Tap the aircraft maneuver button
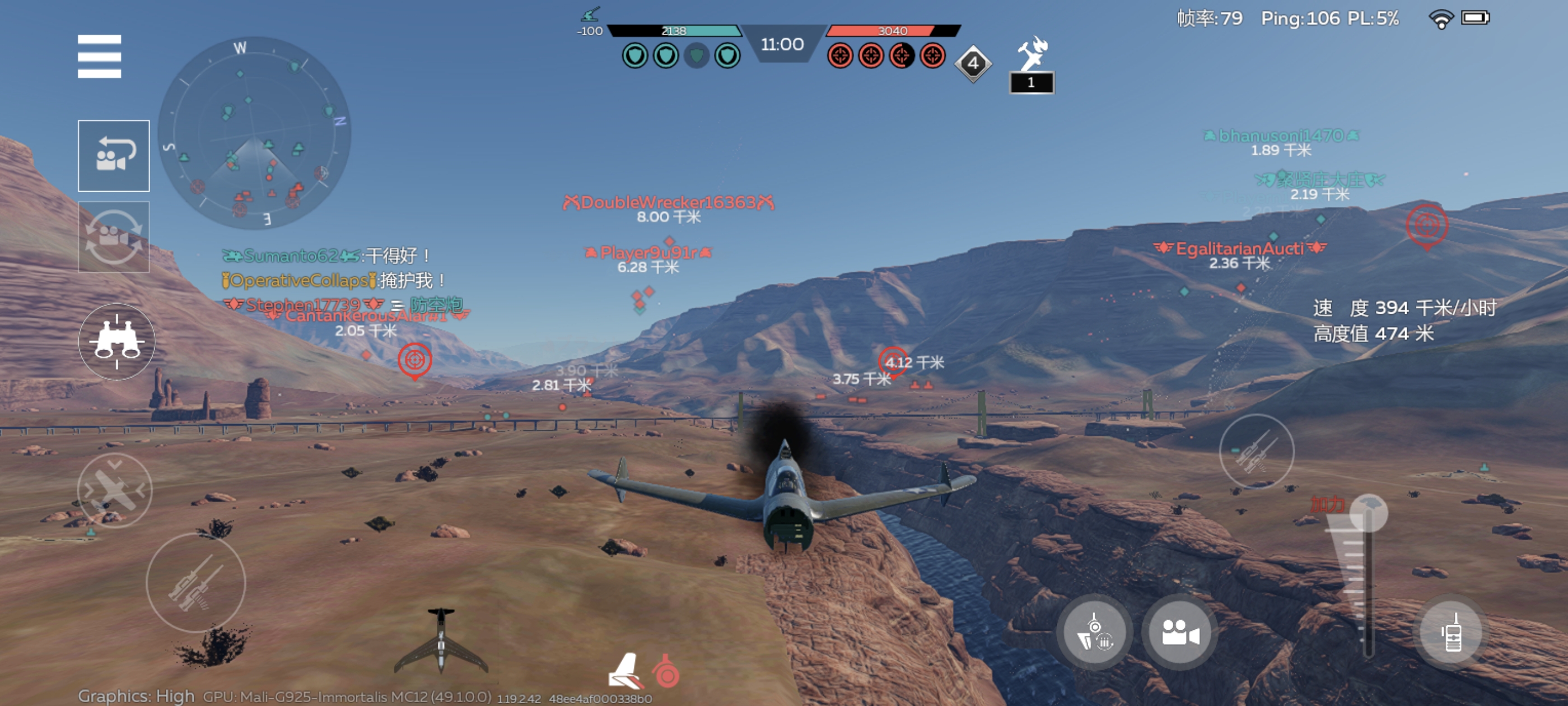This screenshot has width=1568, height=706. [114, 490]
